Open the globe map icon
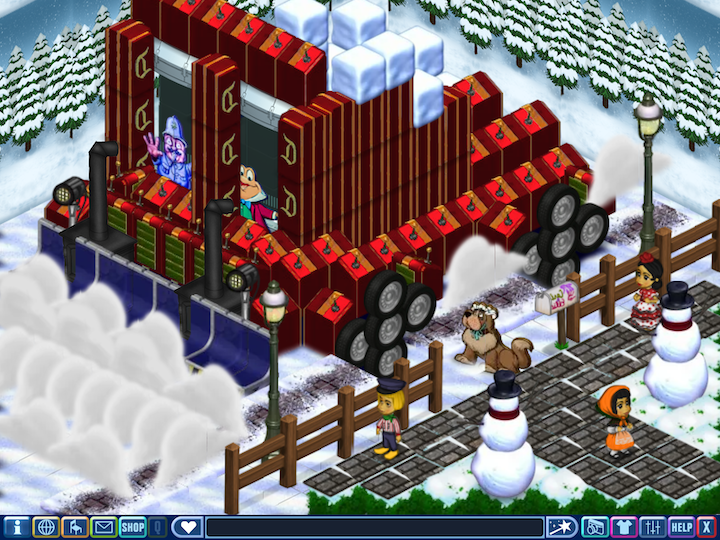Screen dimensions: 720x540 [x=45, y=527]
